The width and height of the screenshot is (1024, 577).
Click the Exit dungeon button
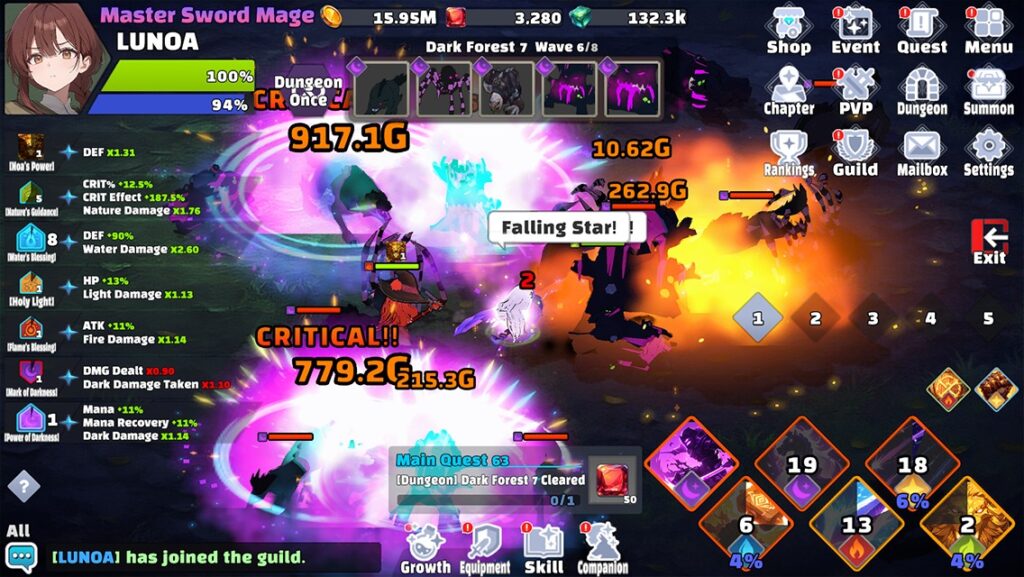[989, 242]
